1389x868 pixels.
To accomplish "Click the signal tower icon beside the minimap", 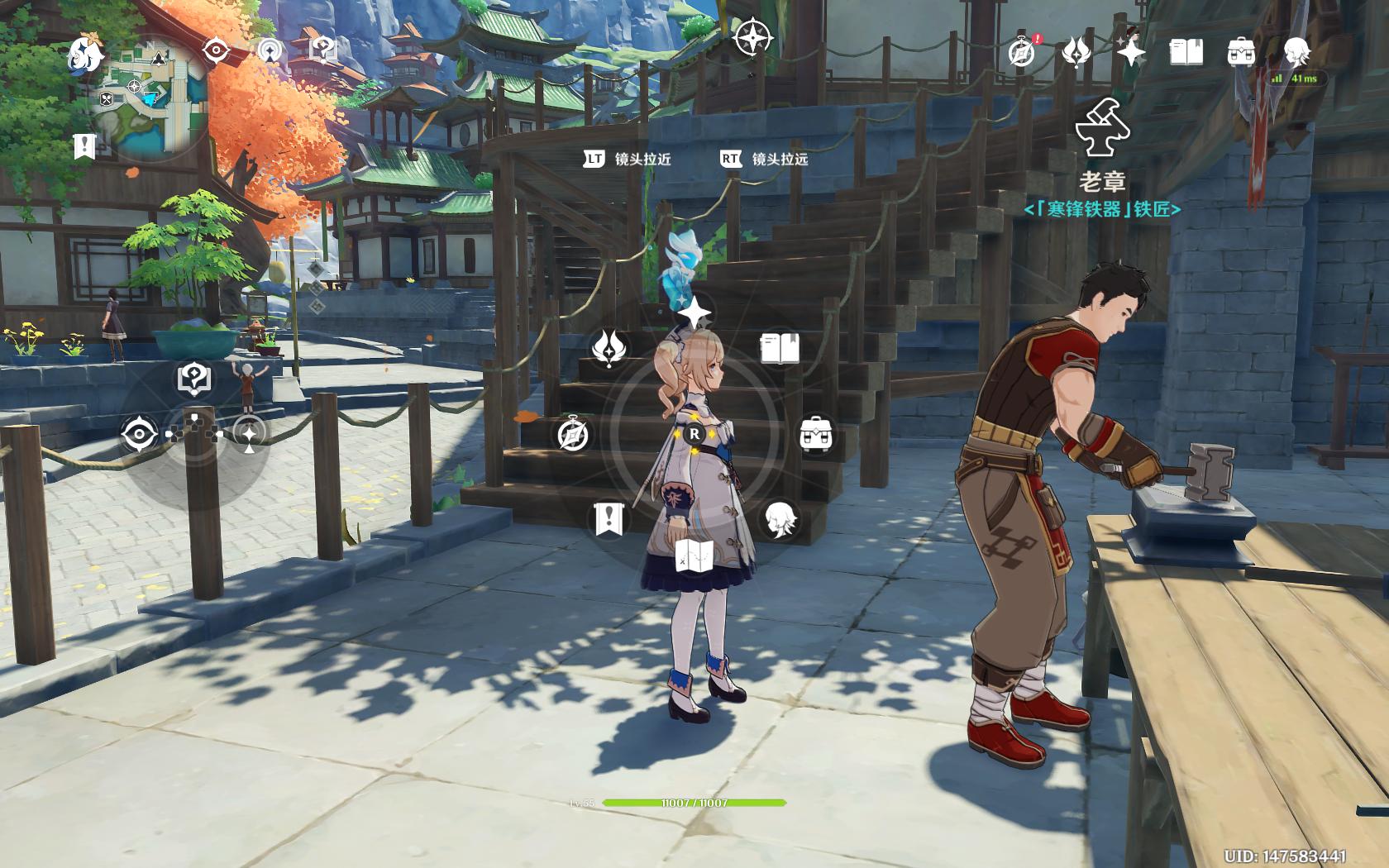I will point(270,51).
